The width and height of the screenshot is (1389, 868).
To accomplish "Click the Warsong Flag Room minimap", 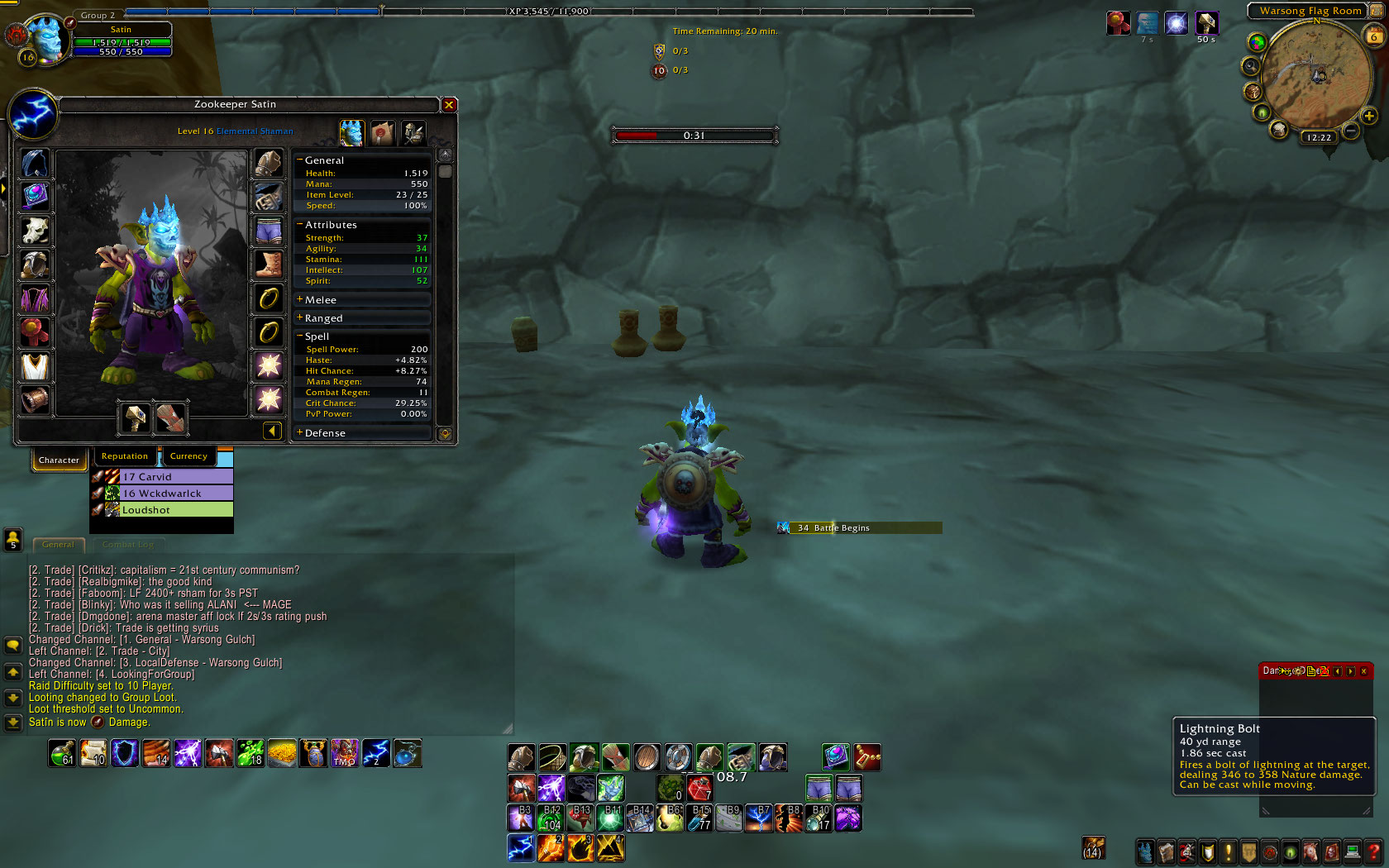I will tap(1316, 76).
